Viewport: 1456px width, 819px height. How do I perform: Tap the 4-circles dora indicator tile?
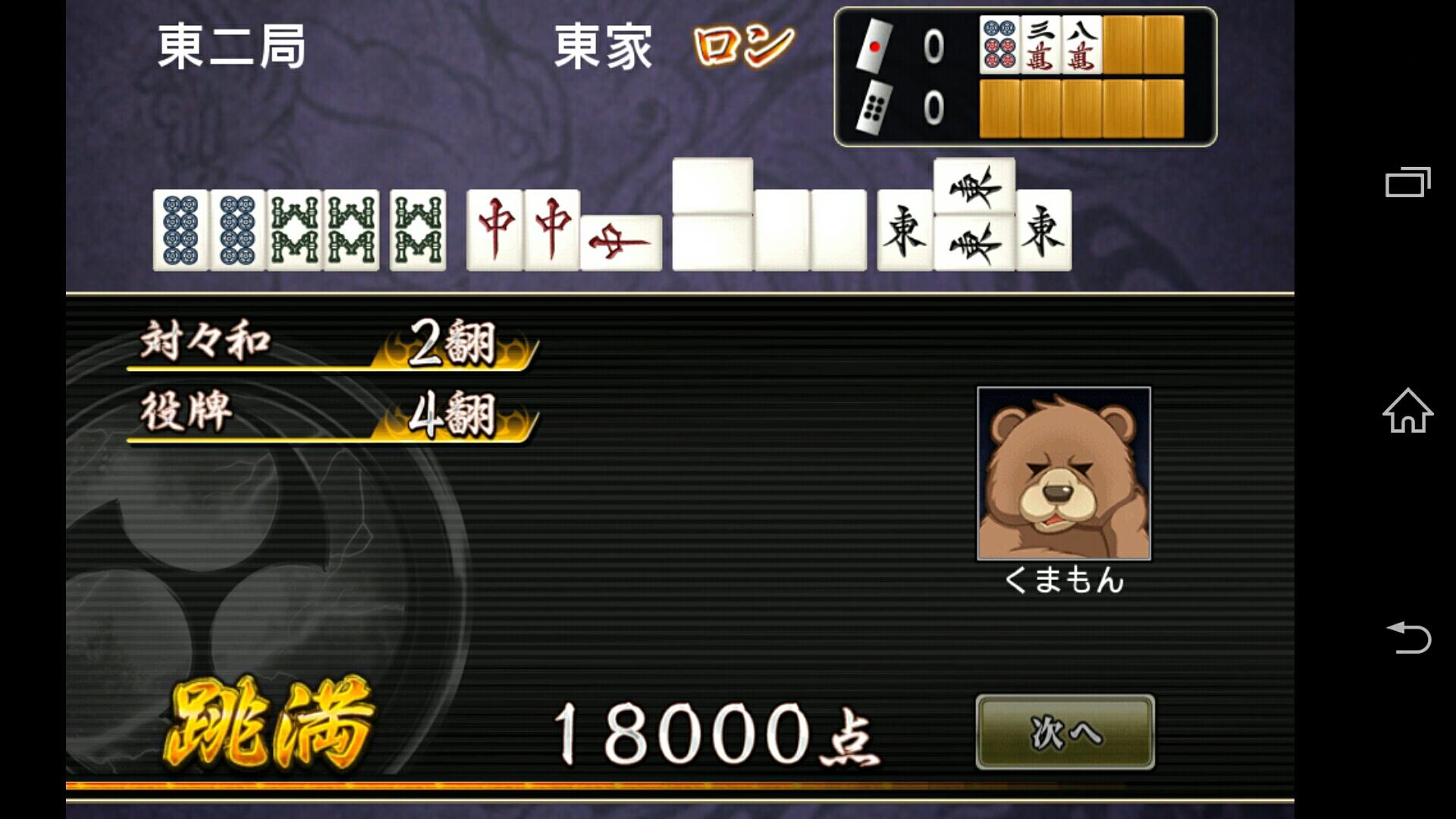(x=998, y=47)
